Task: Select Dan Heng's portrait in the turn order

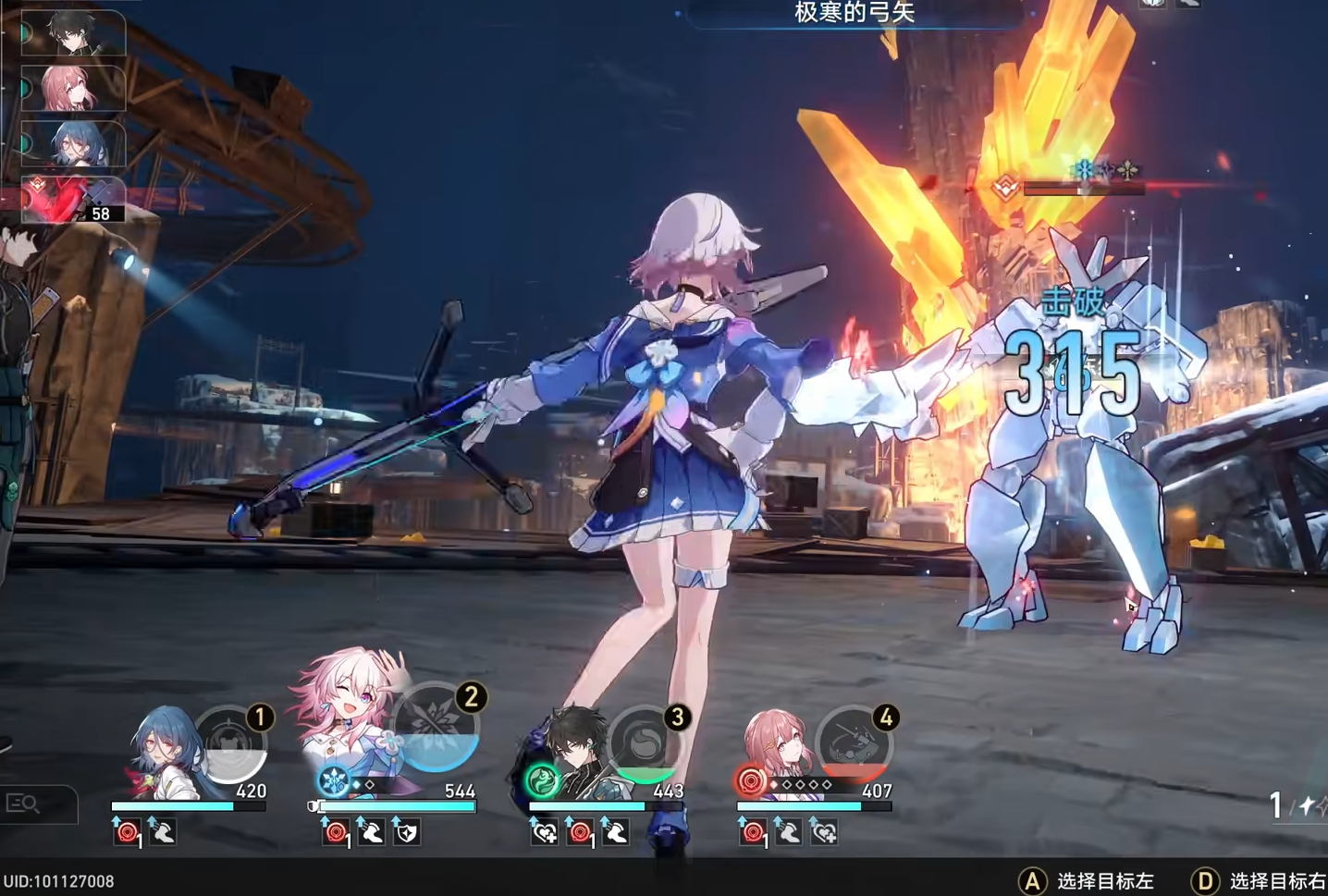Action: (x=77, y=32)
